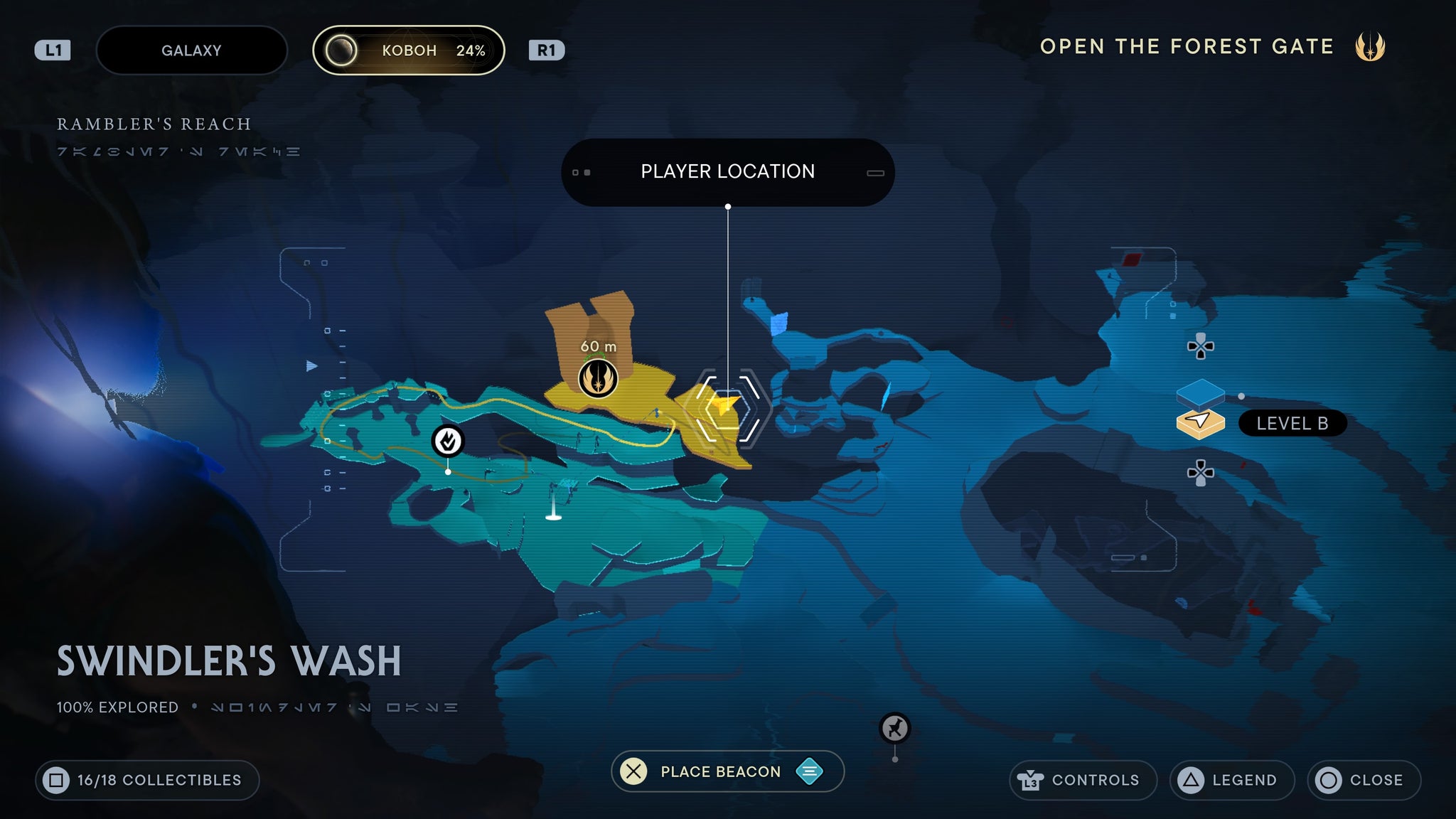The height and width of the screenshot is (819, 1456).
Task: Switch to the upper blue map level
Action: pos(1201,392)
